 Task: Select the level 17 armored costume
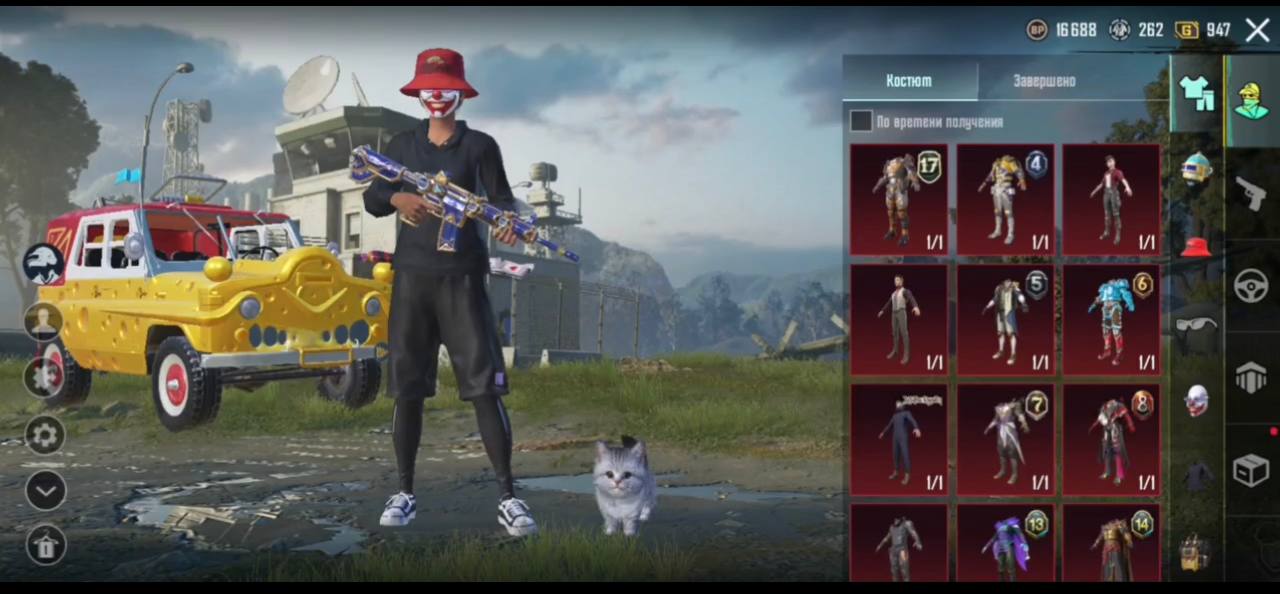pyautogui.click(x=899, y=199)
